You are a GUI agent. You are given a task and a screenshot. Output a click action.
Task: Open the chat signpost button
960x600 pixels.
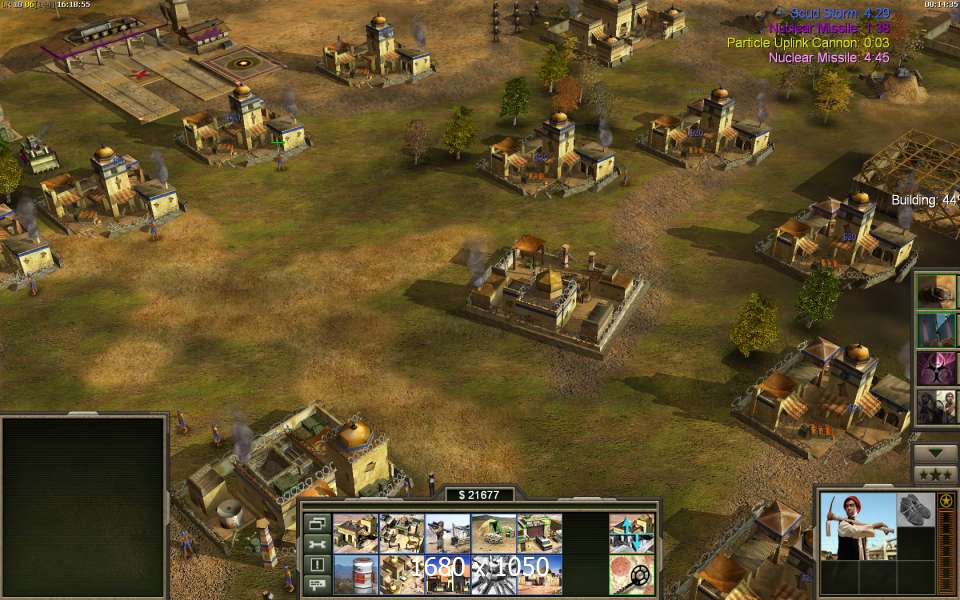[x=317, y=583]
